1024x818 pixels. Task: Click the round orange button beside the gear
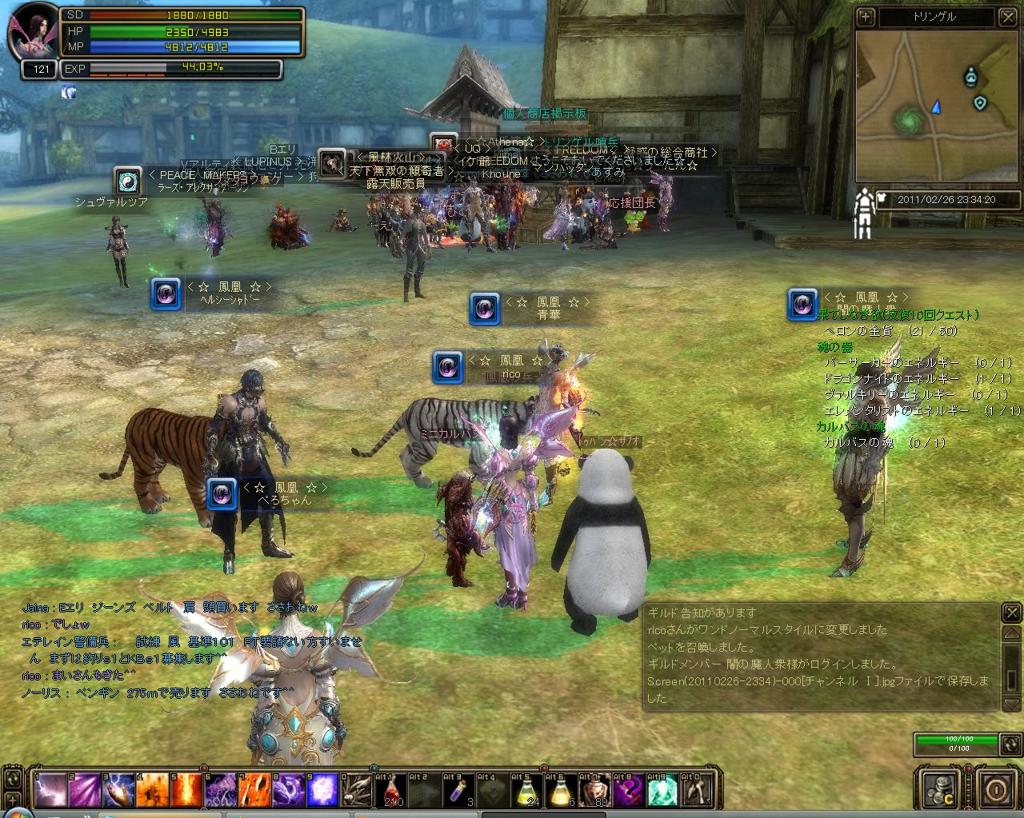click(x=995, y=789)
